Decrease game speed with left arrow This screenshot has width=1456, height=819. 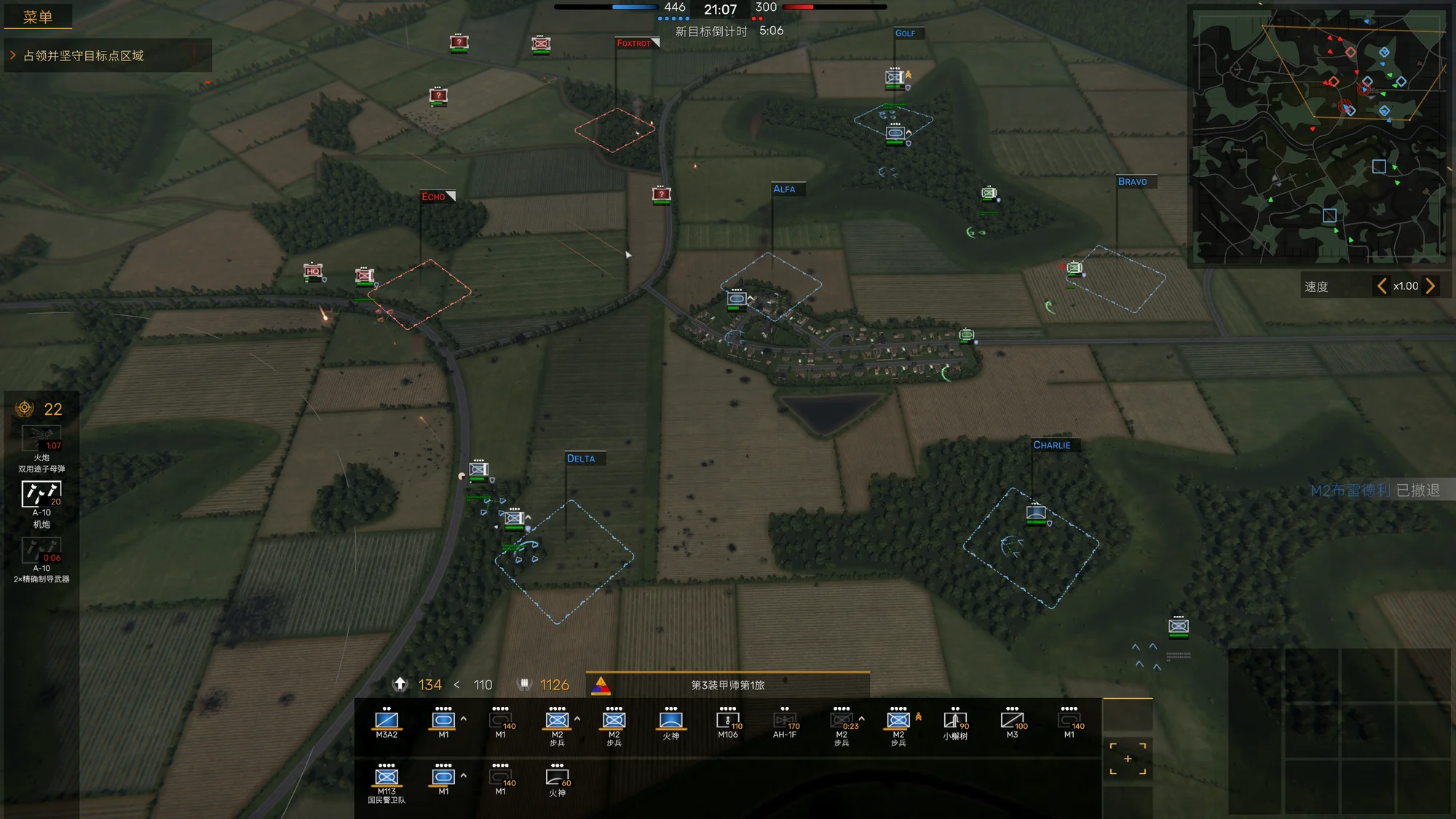(x=1381, y=286)
